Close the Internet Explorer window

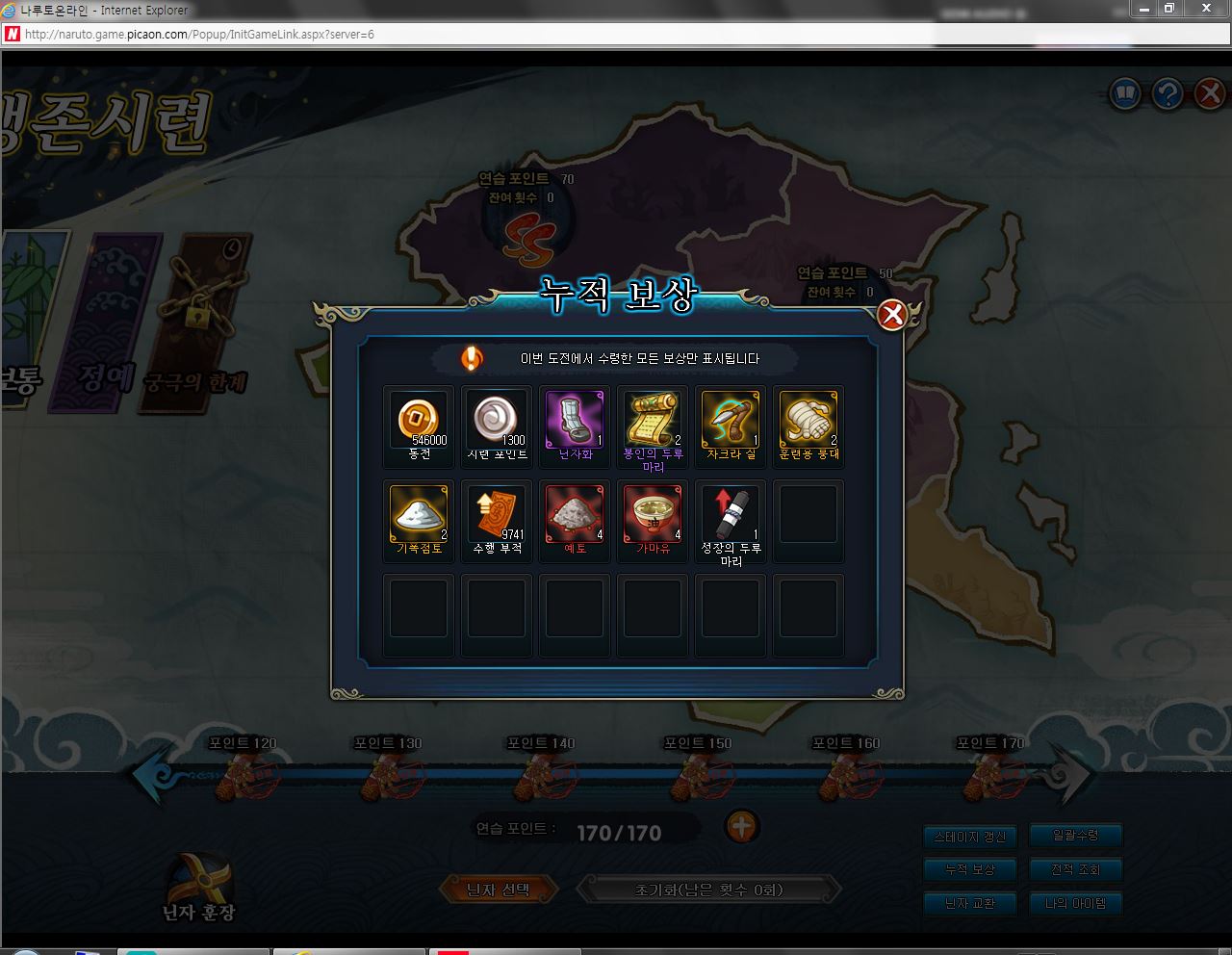click(1206, 9)
